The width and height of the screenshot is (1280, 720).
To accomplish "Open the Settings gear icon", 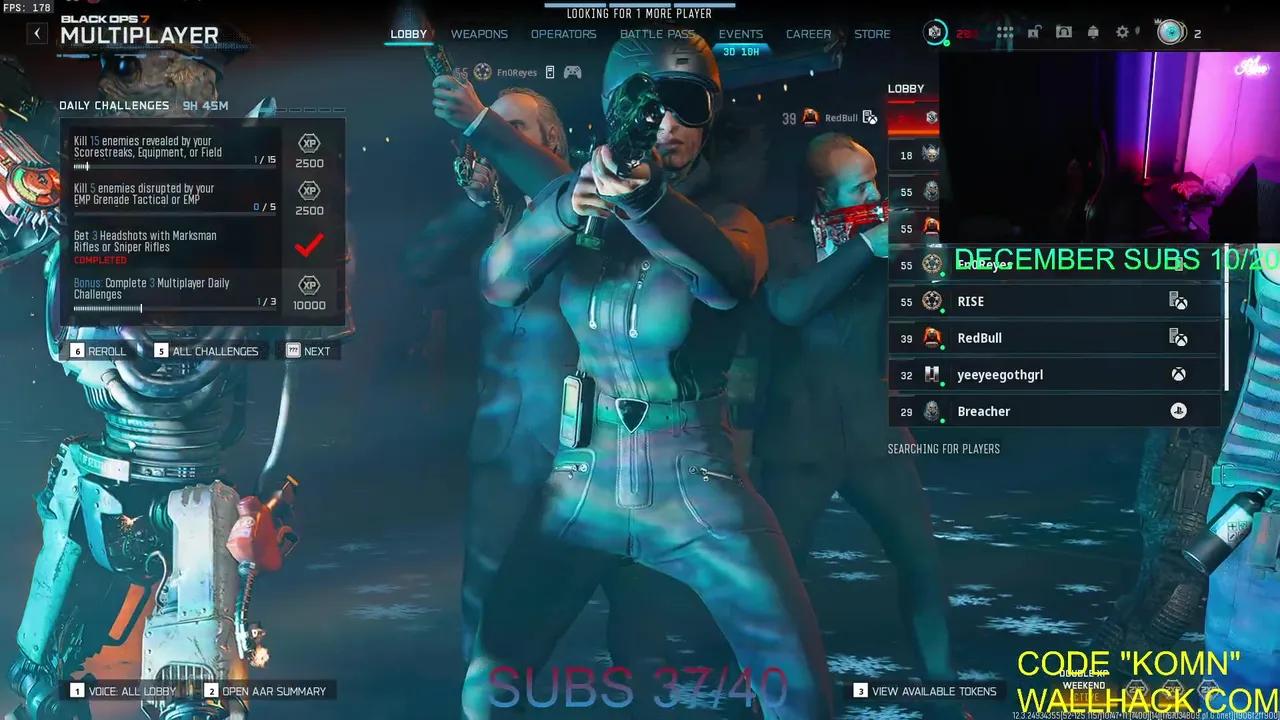I will (1122, 32).
